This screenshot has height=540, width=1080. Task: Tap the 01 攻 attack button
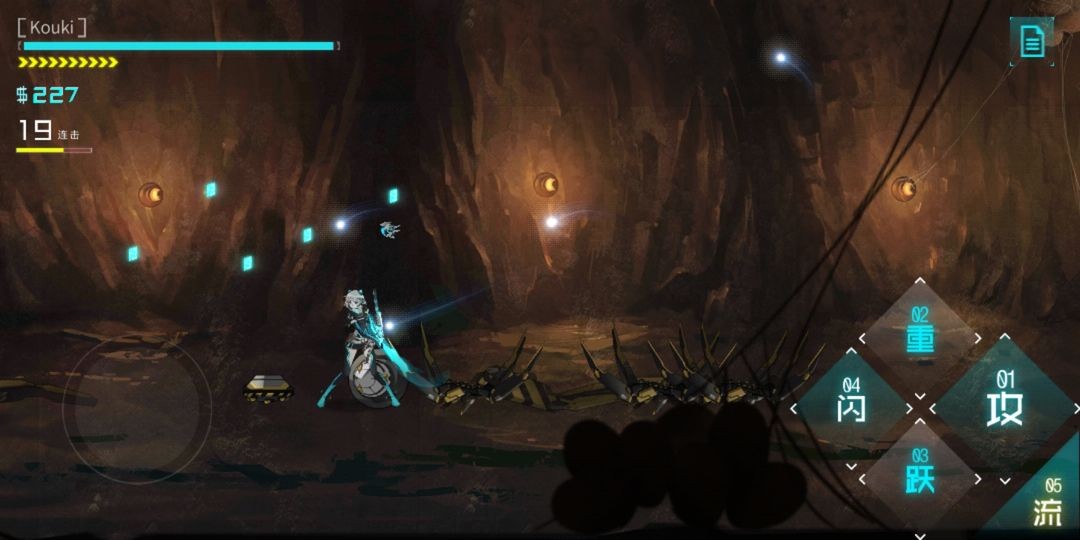click(1004, 406)
